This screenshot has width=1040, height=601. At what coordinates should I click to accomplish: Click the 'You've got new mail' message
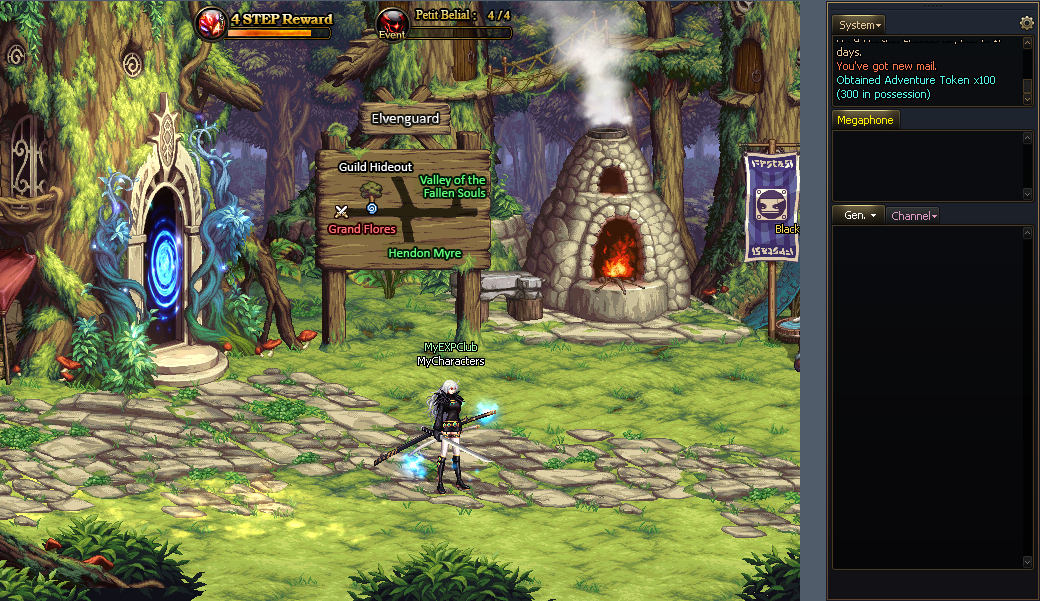click(885, 66)
